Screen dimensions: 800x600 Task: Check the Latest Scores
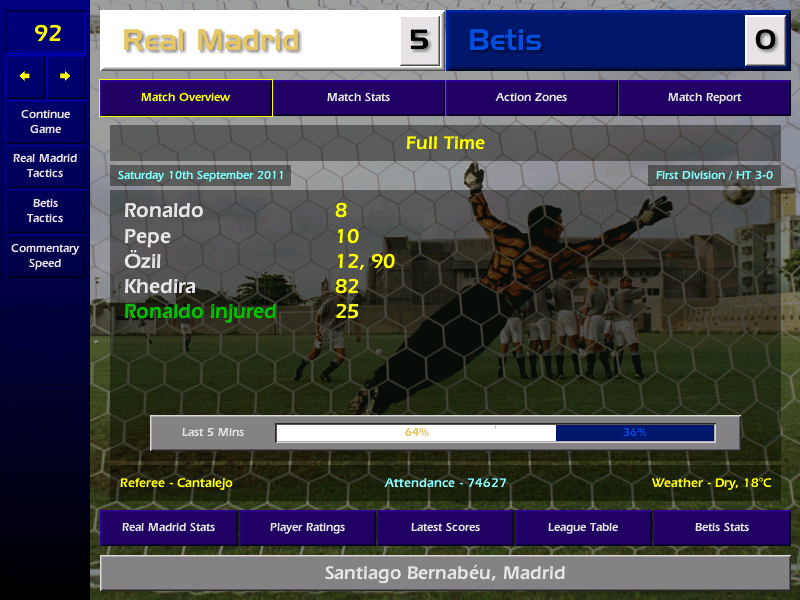[x=445, y=528]
